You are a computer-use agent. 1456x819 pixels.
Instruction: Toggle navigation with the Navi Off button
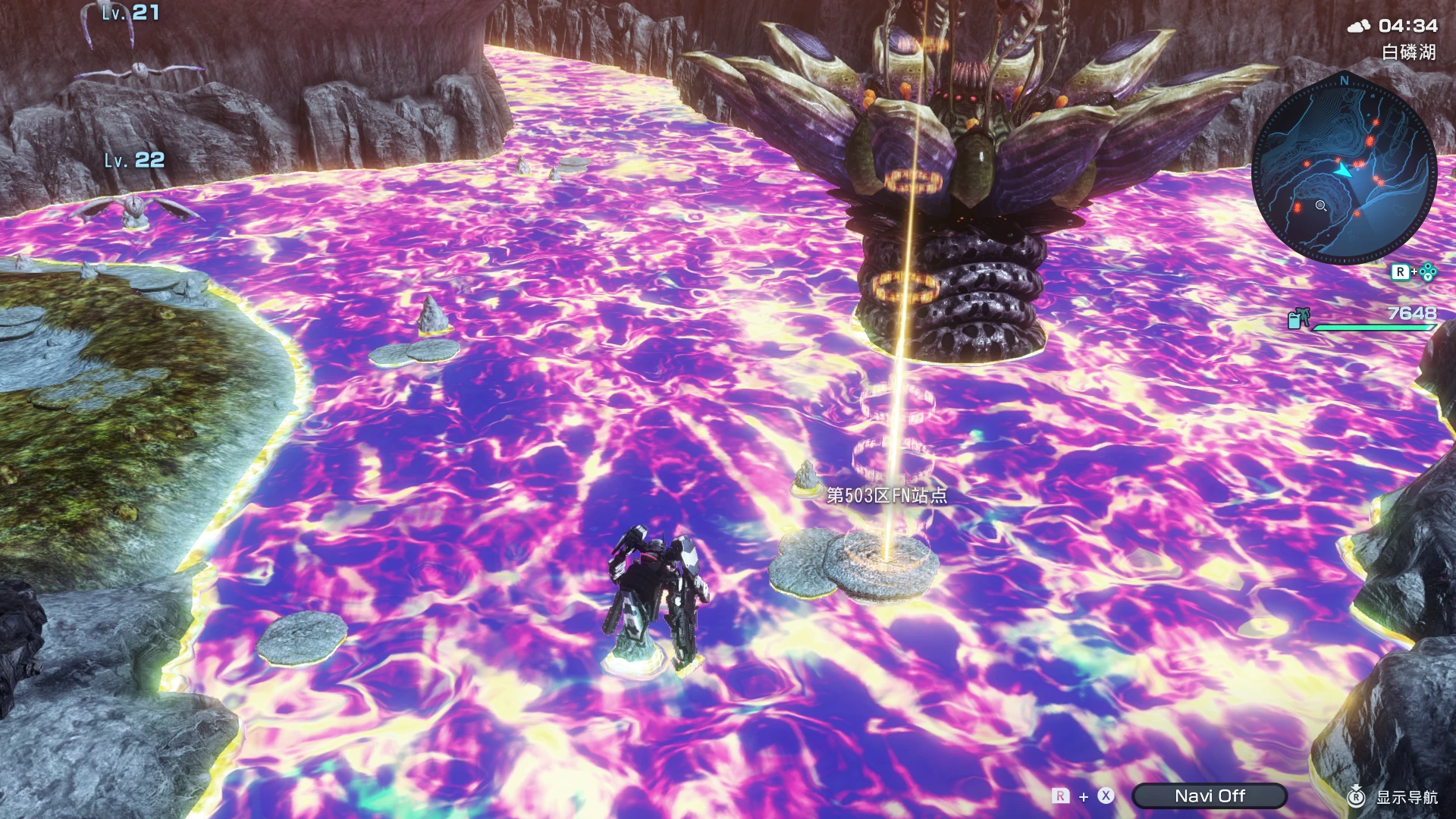pos(1209,795)
